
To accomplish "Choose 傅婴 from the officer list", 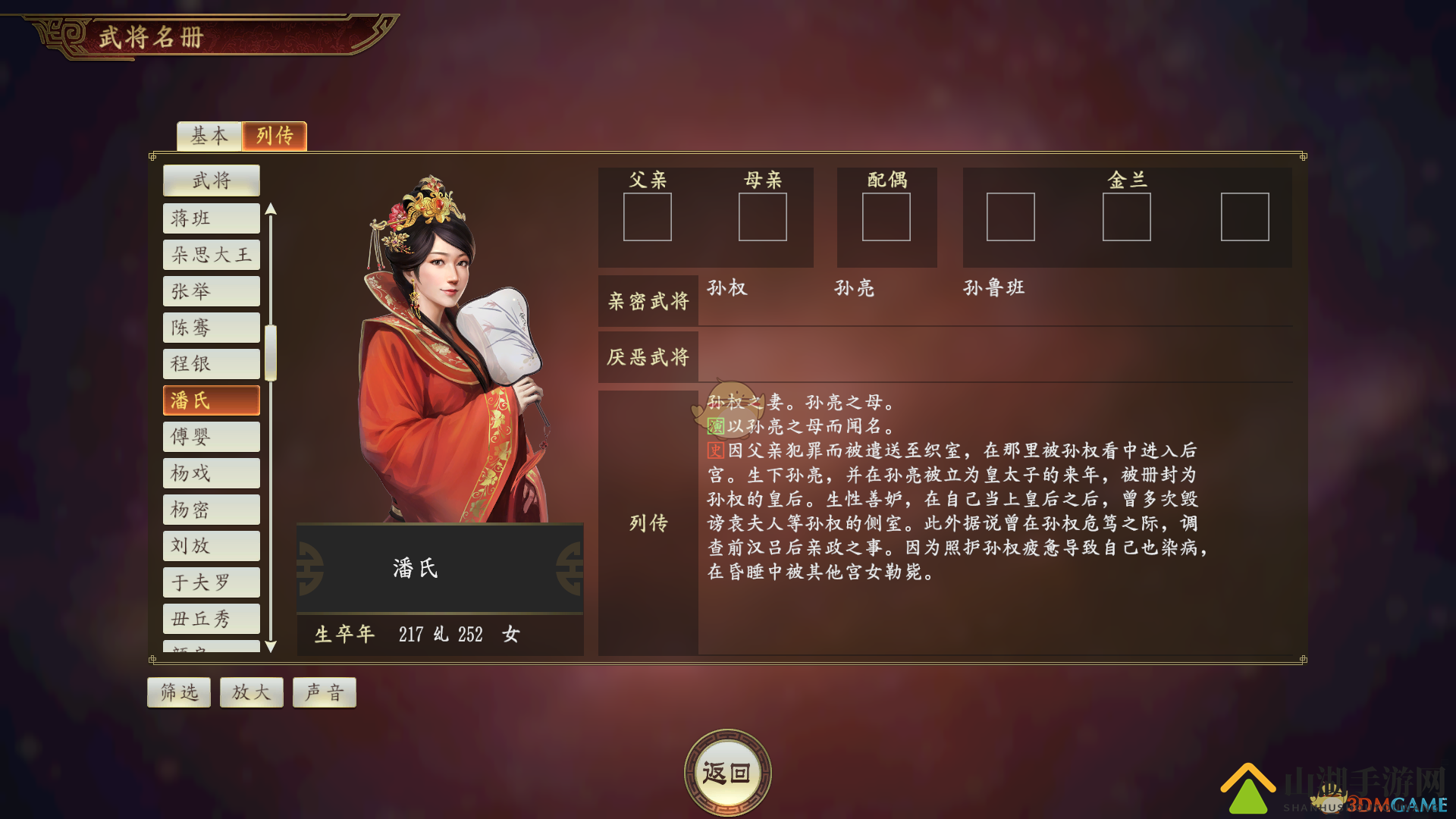I will click(x=212, y=437).
